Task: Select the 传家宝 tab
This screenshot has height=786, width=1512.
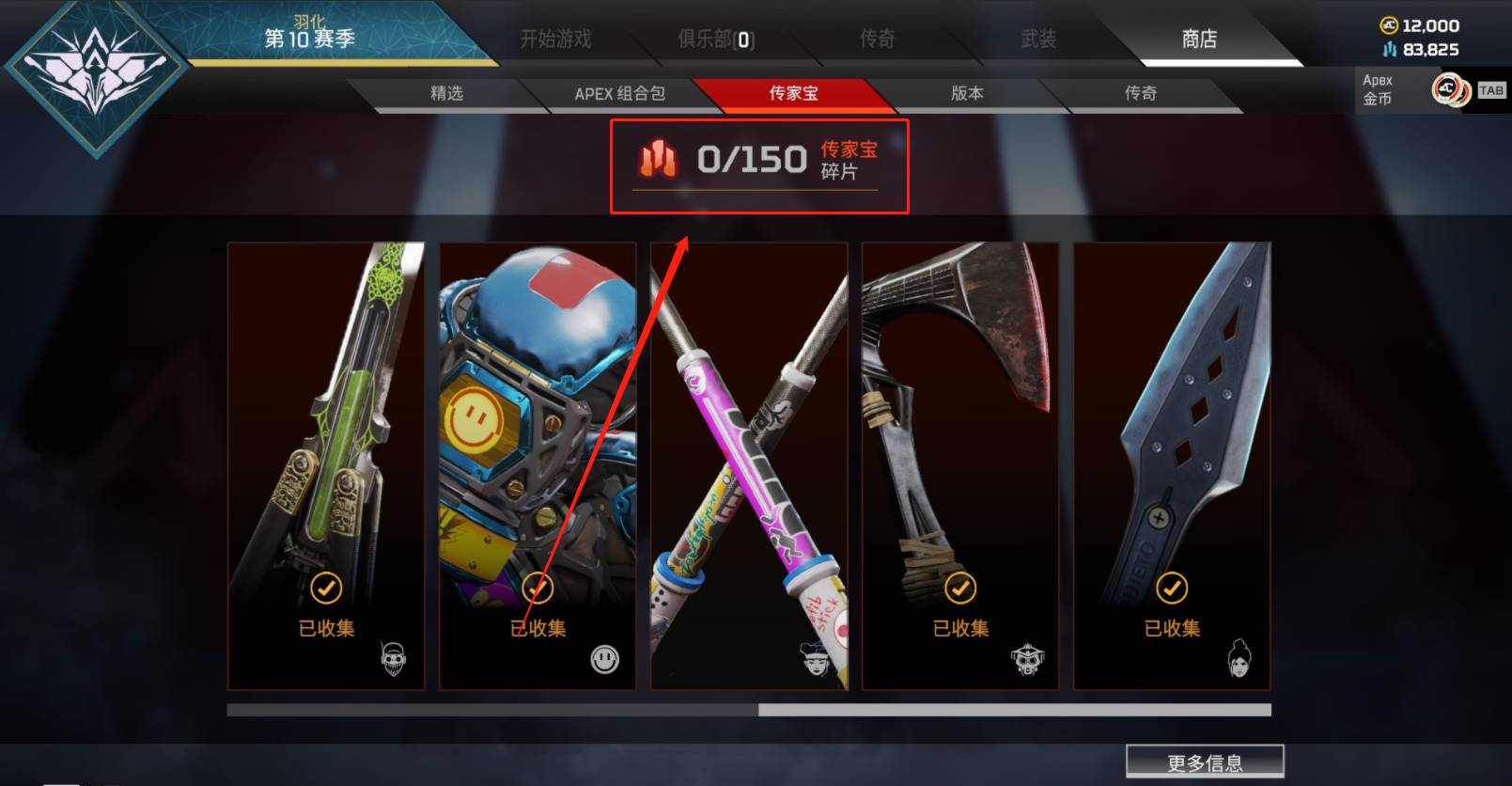Action: click(x=794, y=93)
